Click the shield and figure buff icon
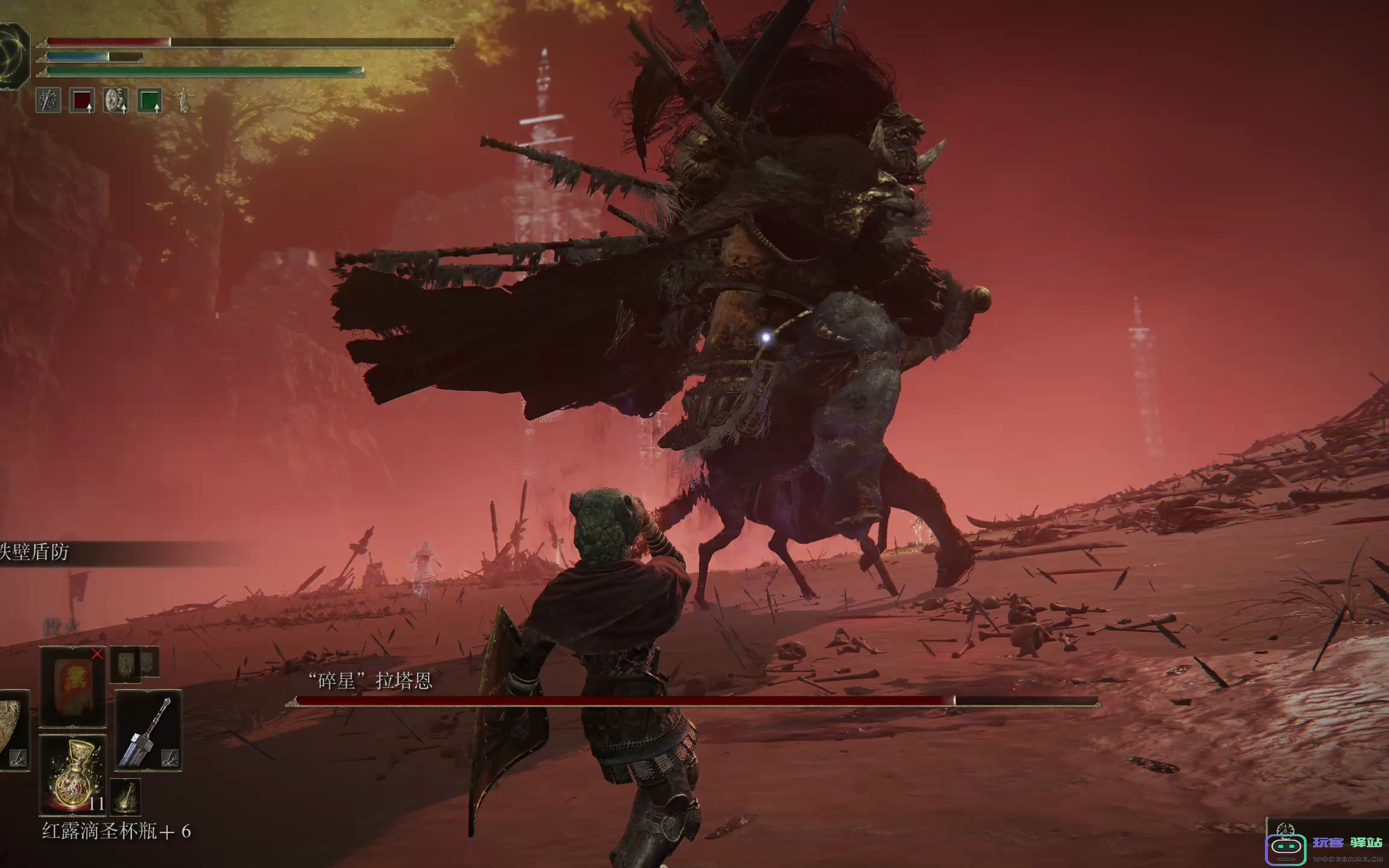 coord(115,100)
